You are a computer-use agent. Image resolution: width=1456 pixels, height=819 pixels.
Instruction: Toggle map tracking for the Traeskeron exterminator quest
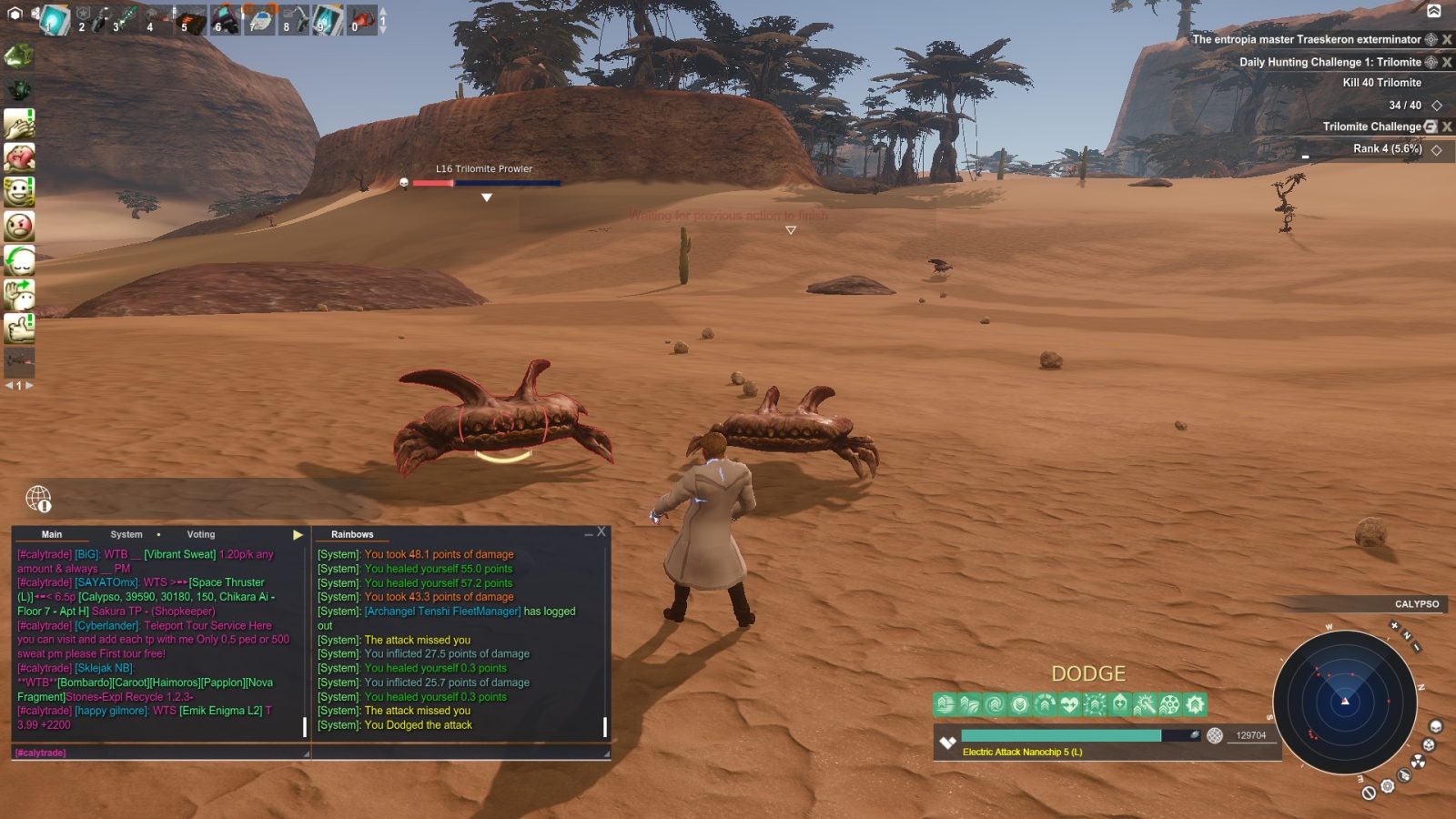coord(1431,40)
